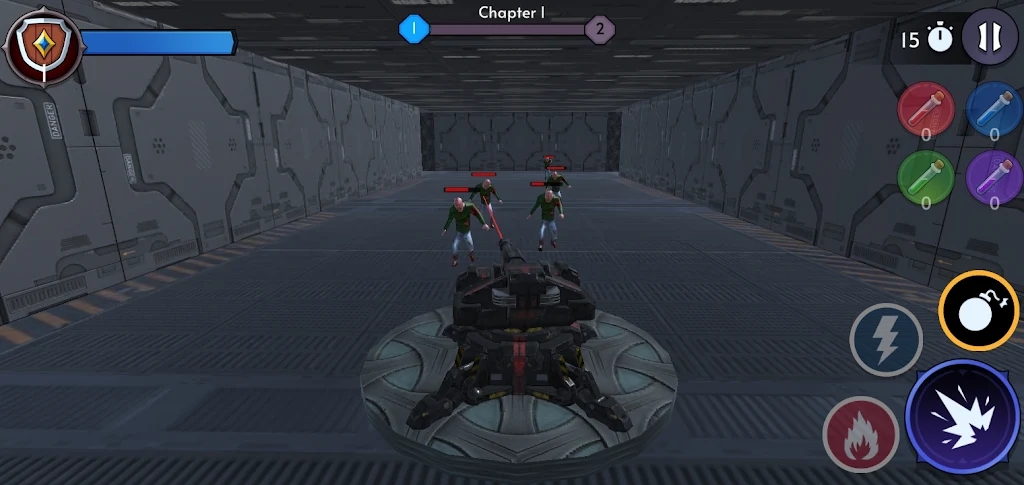Use the green potion

click(926, 178)
